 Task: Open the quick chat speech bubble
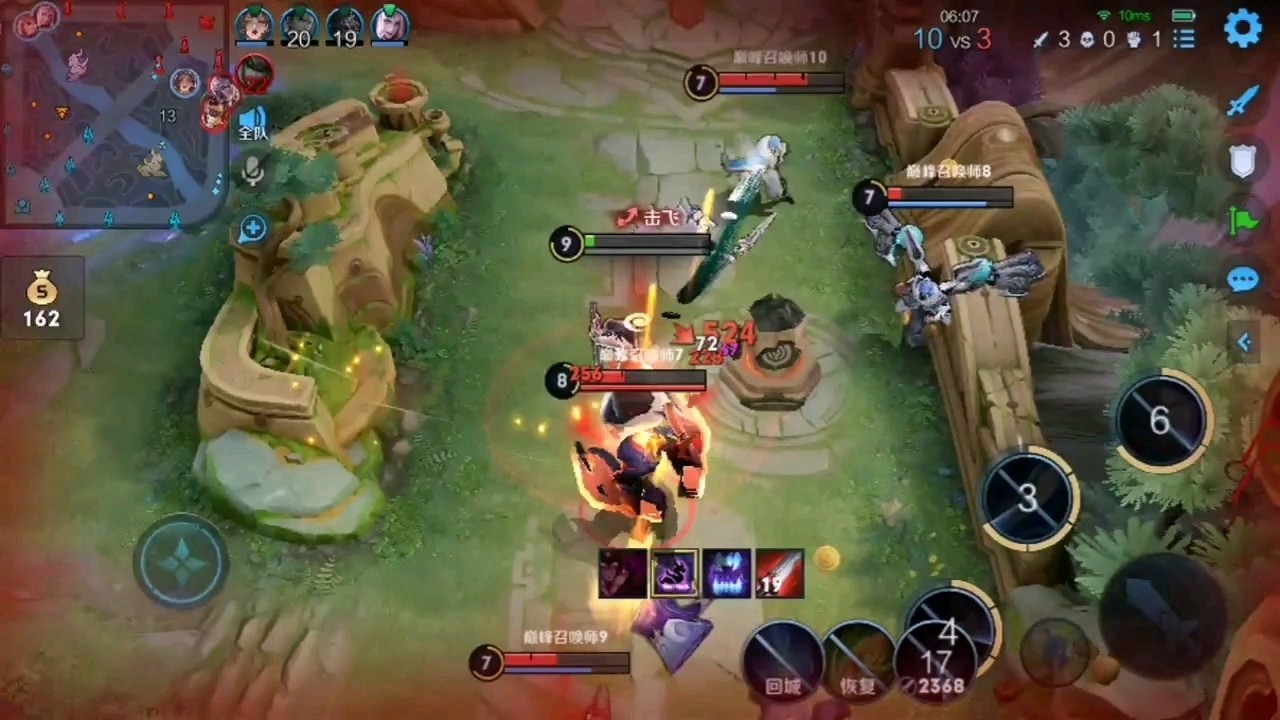click(1242, 279)
